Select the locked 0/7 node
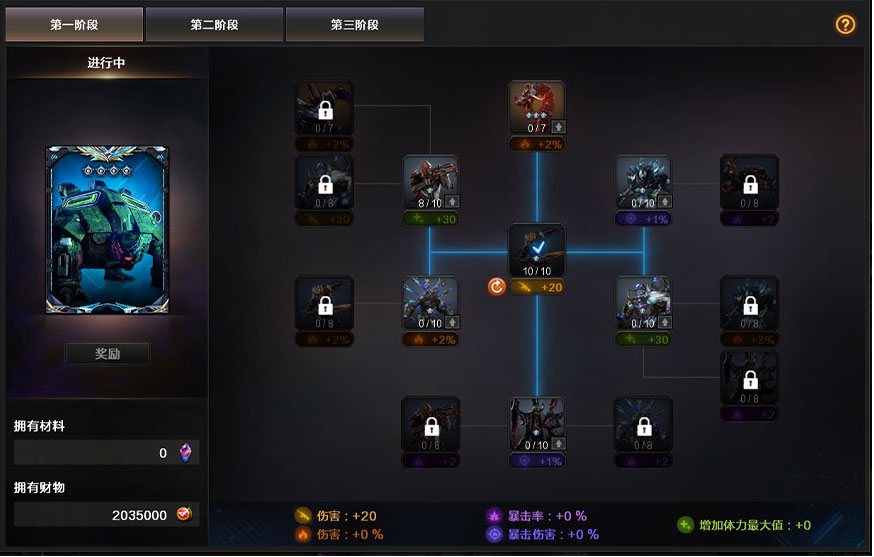Screen dimensions: 874x557 coord(324,108)
